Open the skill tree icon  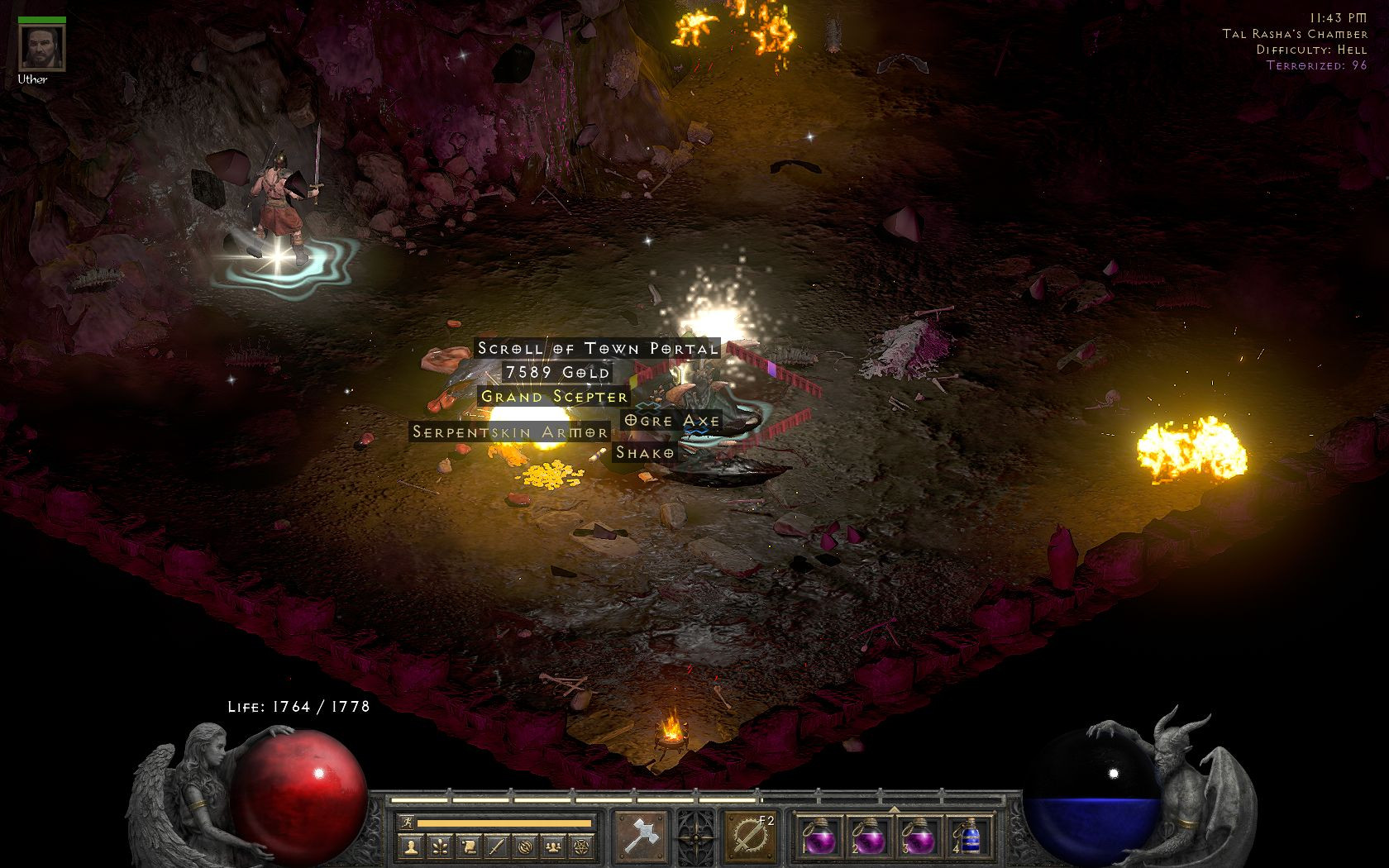pos(440,846)
